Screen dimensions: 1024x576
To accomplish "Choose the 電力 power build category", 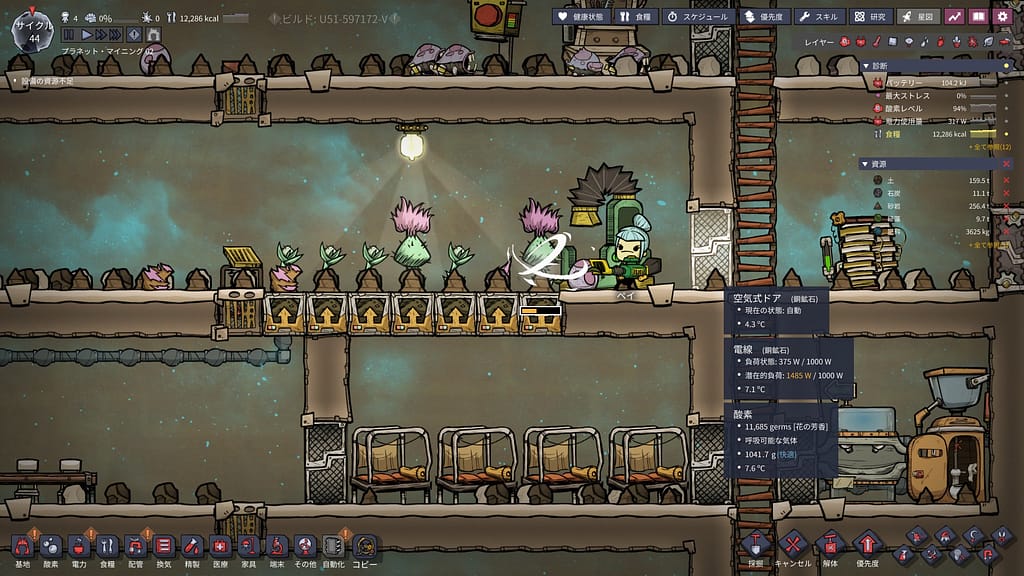I will (79, 547).
